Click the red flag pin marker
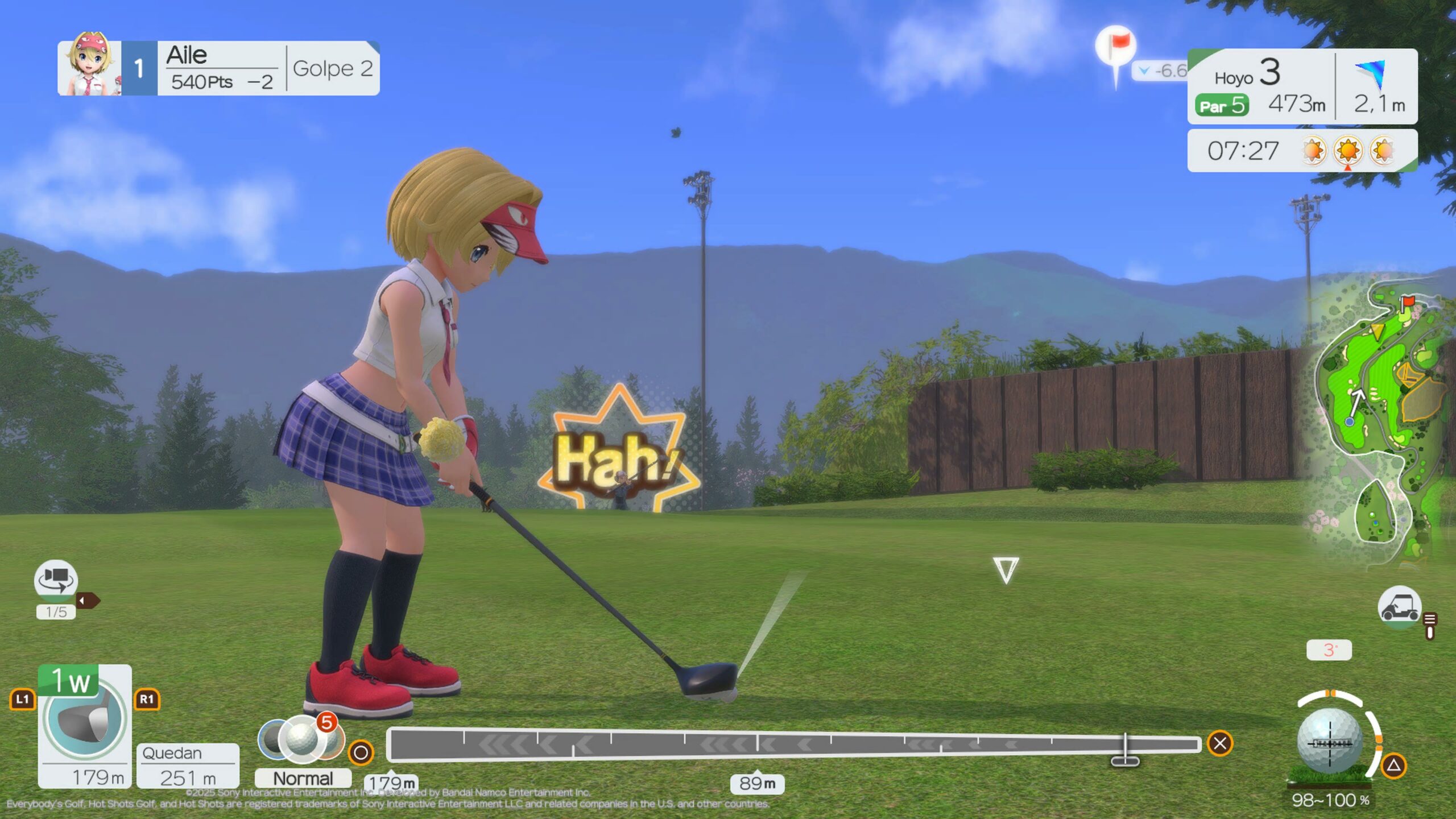 click(x=1116, y=44)
